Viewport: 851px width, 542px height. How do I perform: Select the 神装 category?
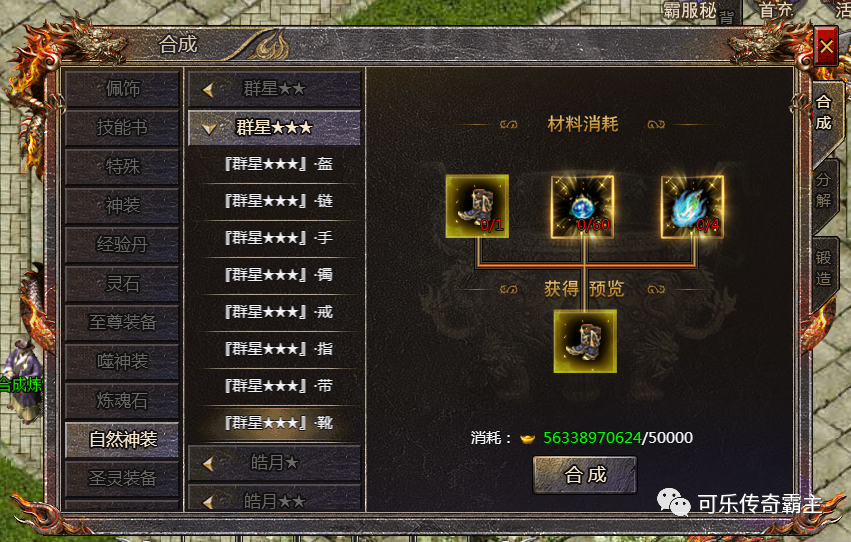click(122, 206)
